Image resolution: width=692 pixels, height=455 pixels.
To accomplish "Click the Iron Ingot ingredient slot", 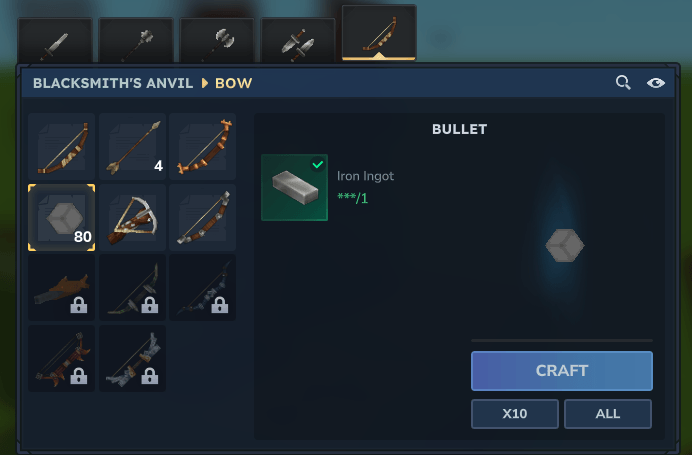I will [x=294, y=187].
